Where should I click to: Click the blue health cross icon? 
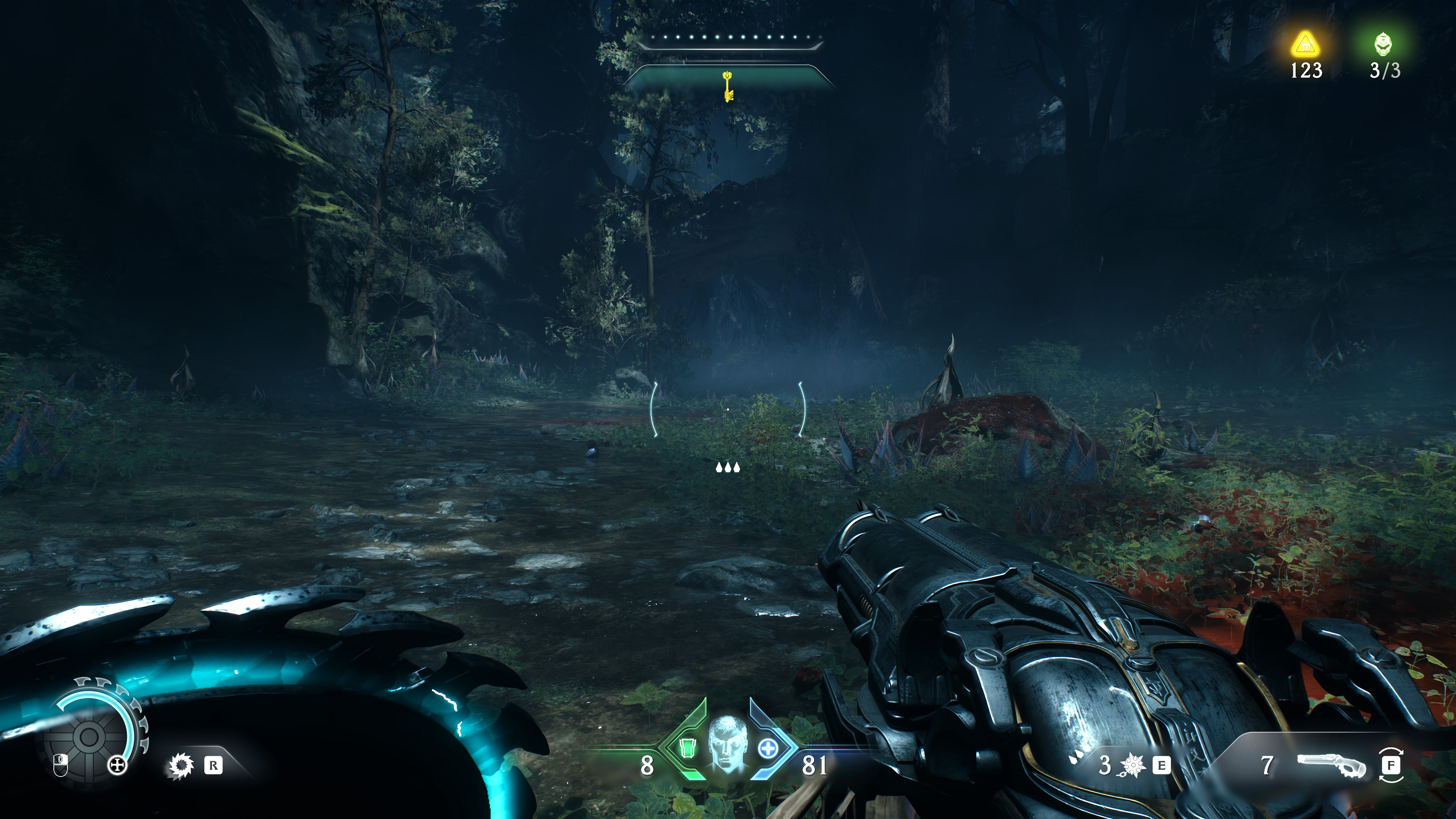pyautogui.click(x=767, y=749)
